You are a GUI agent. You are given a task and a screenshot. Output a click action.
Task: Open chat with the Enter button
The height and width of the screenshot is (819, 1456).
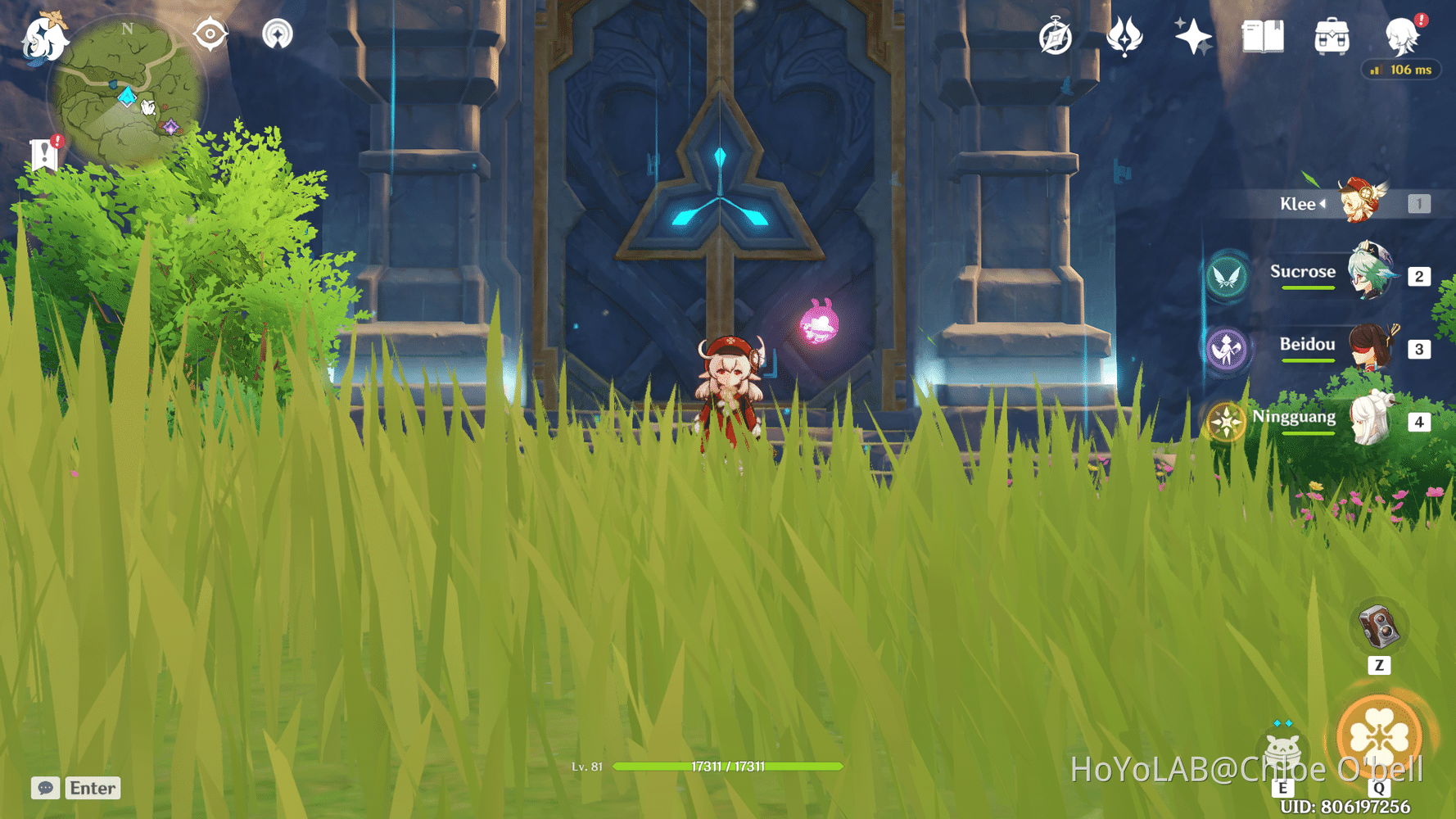click(93, 788)
